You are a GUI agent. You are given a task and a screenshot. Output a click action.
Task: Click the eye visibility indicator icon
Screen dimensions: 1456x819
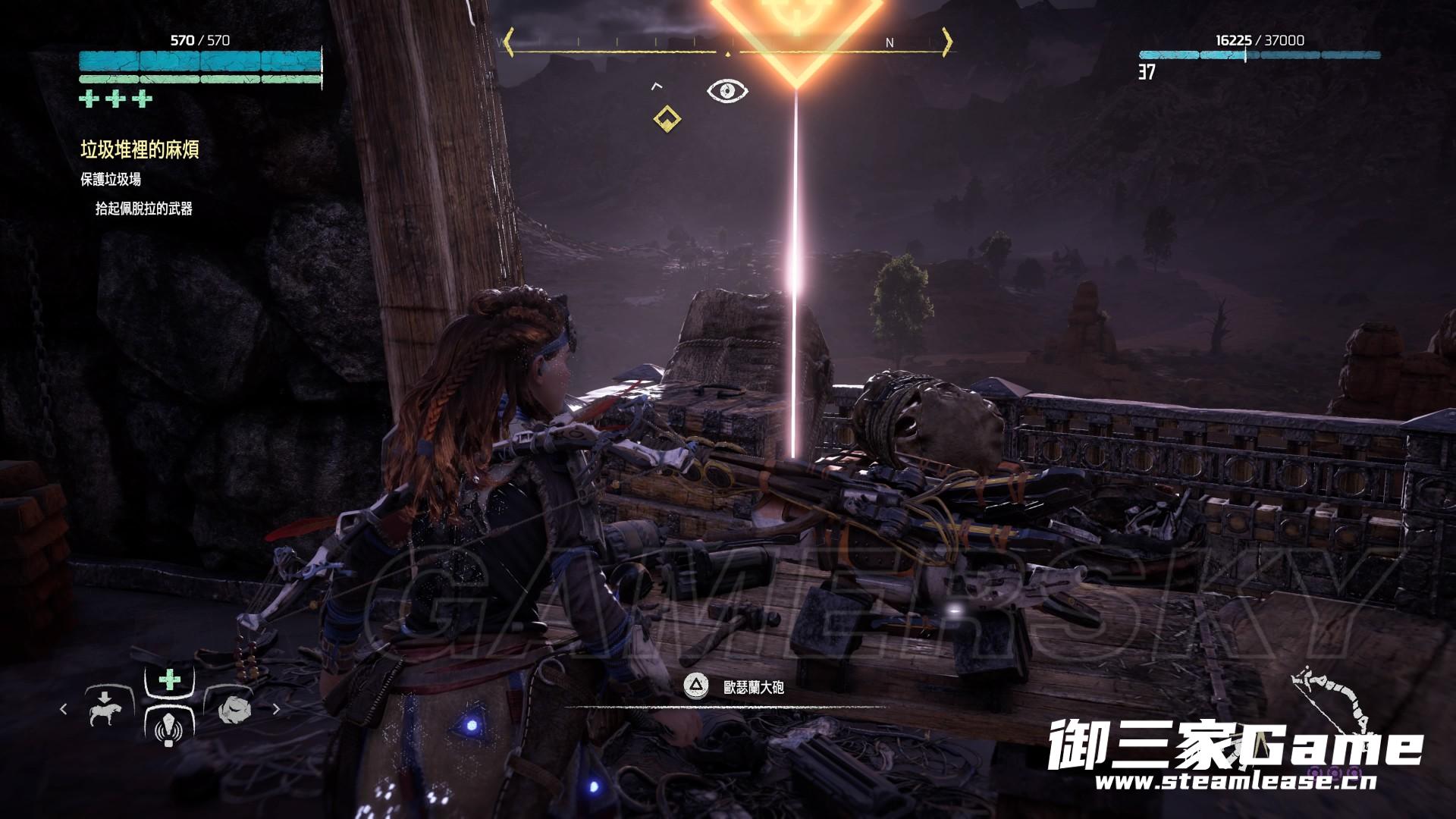coord(727,92)
